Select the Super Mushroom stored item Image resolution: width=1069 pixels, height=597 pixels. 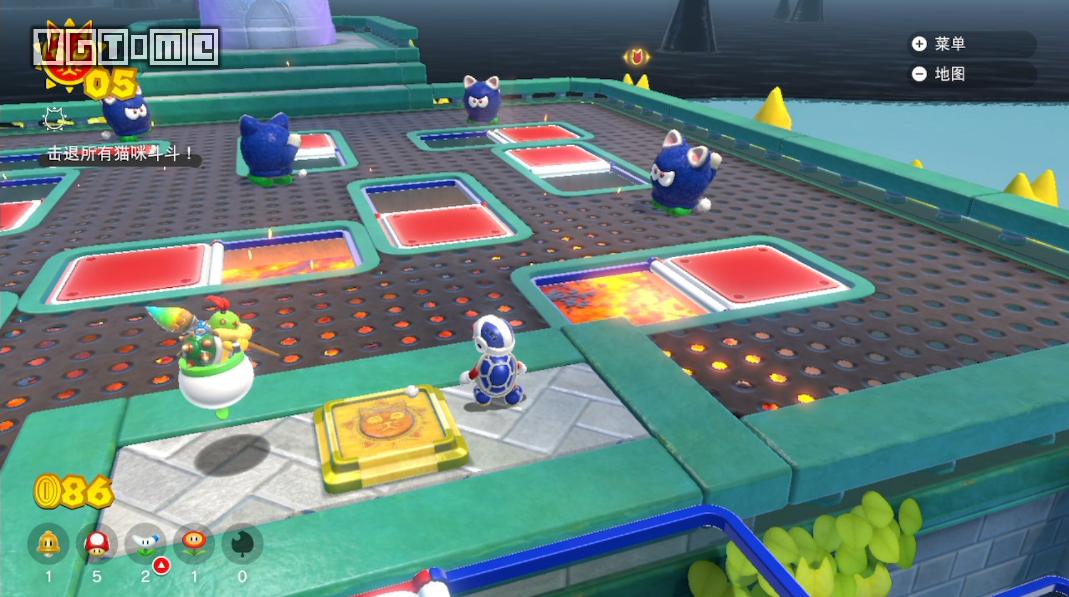97,544
